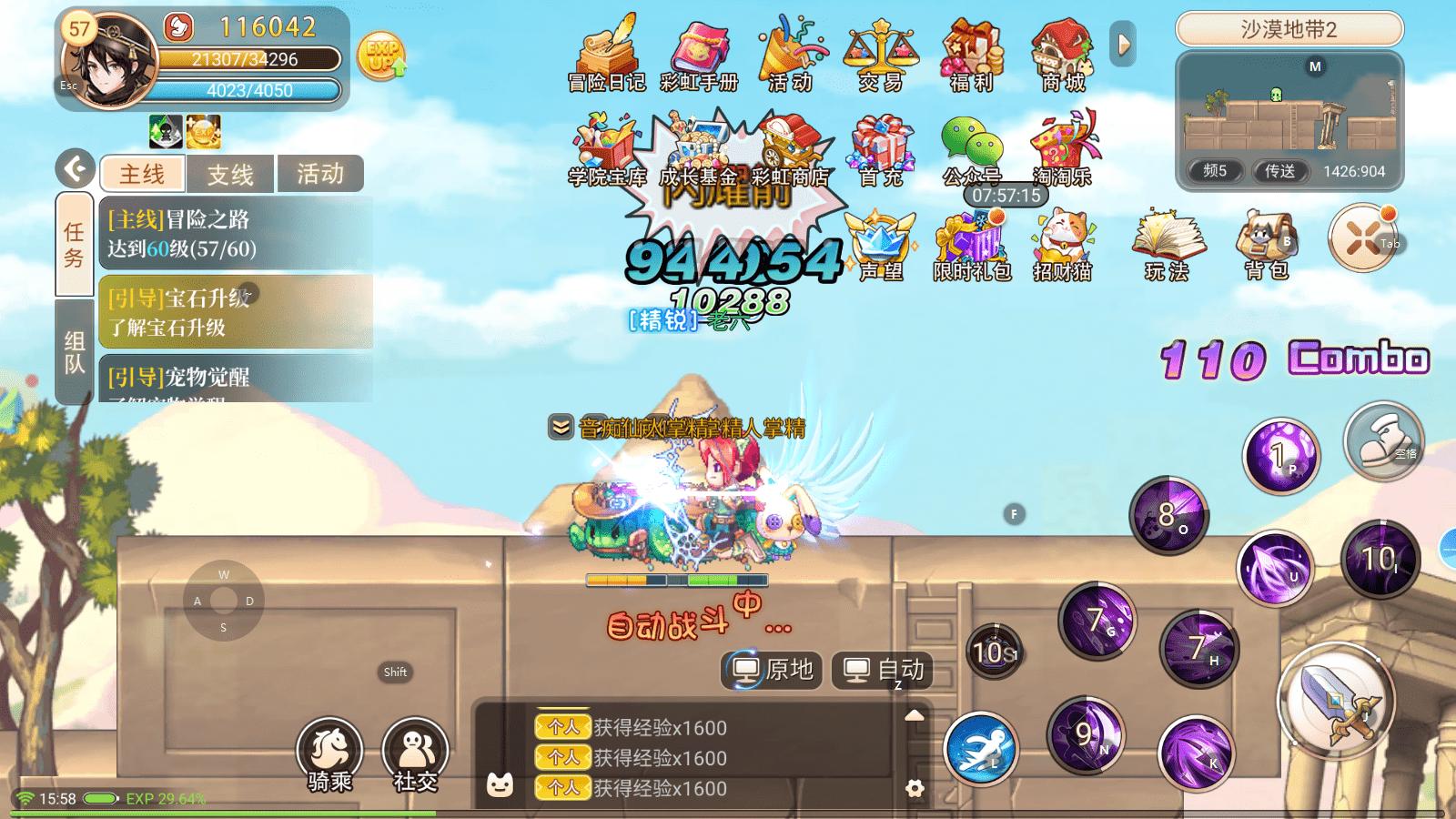Viewport: 1456px width, 819px height.
Task: Click the 传送 teleport button
Action: coord(1279,171)
